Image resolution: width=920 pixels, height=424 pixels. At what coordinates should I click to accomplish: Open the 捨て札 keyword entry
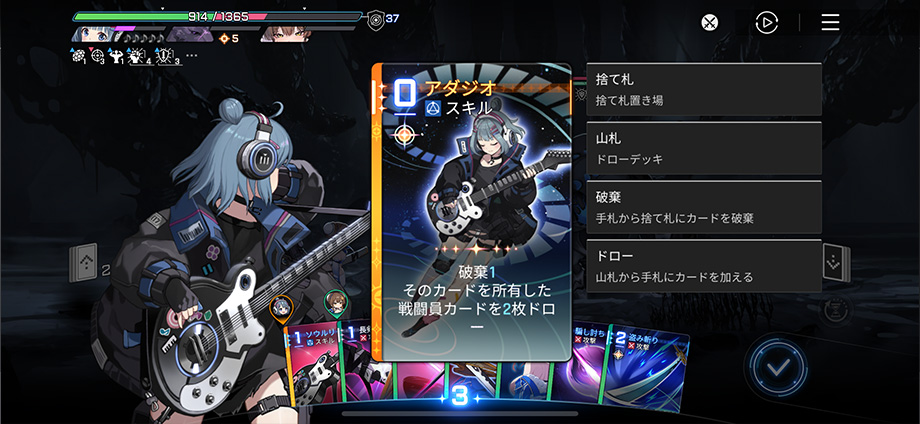(x=704, y=90)
